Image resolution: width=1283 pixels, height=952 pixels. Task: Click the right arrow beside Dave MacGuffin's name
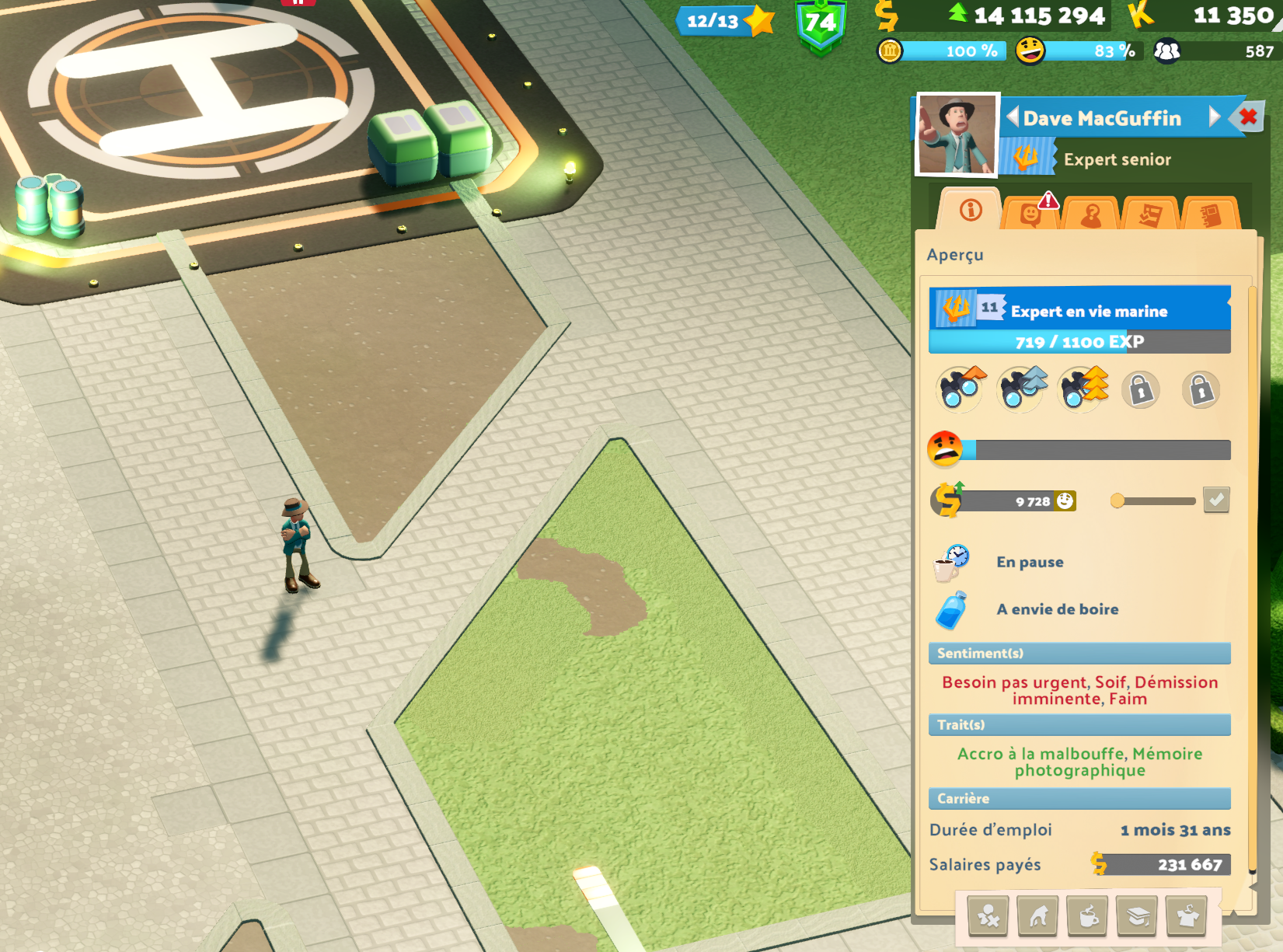(1215, 118)
